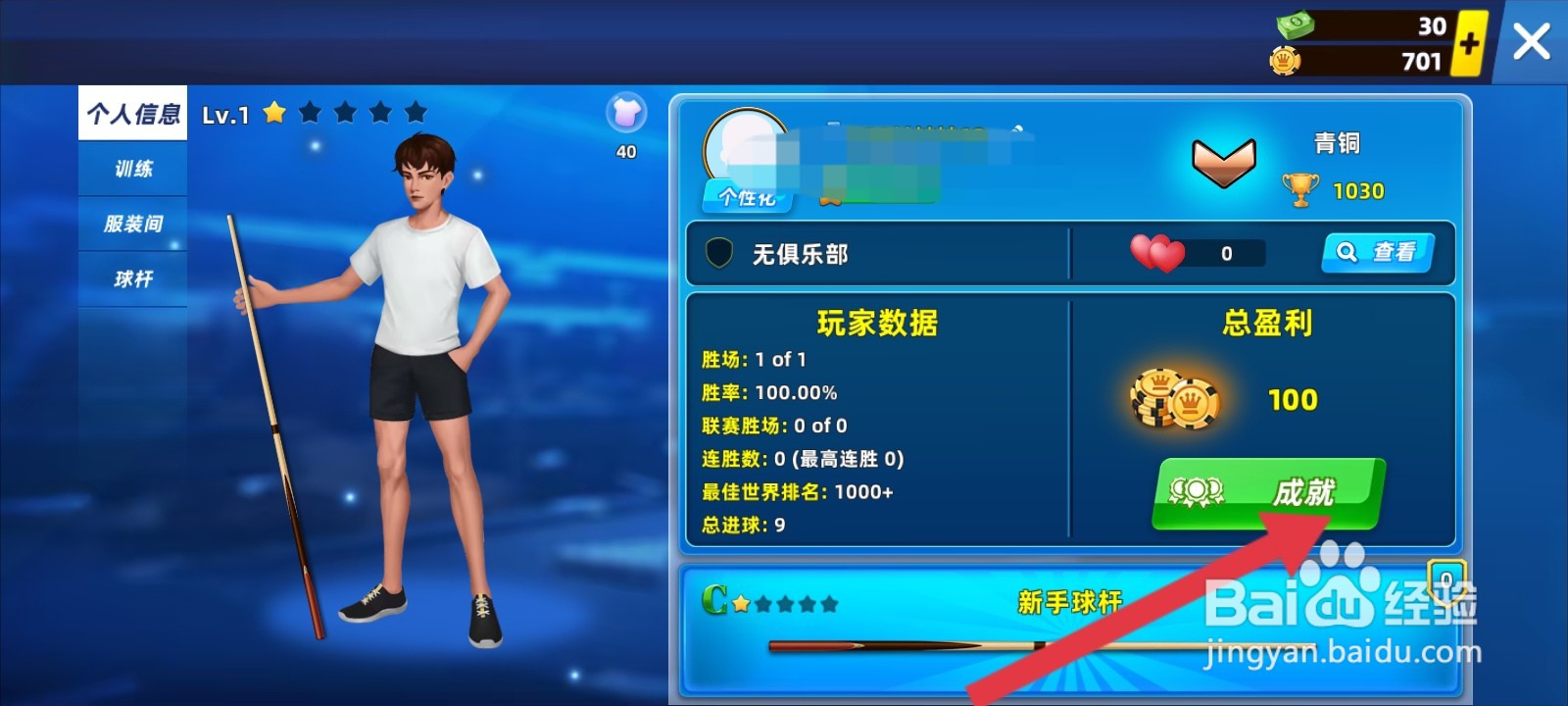Select the 球杆 tab

tap(132, 277)
